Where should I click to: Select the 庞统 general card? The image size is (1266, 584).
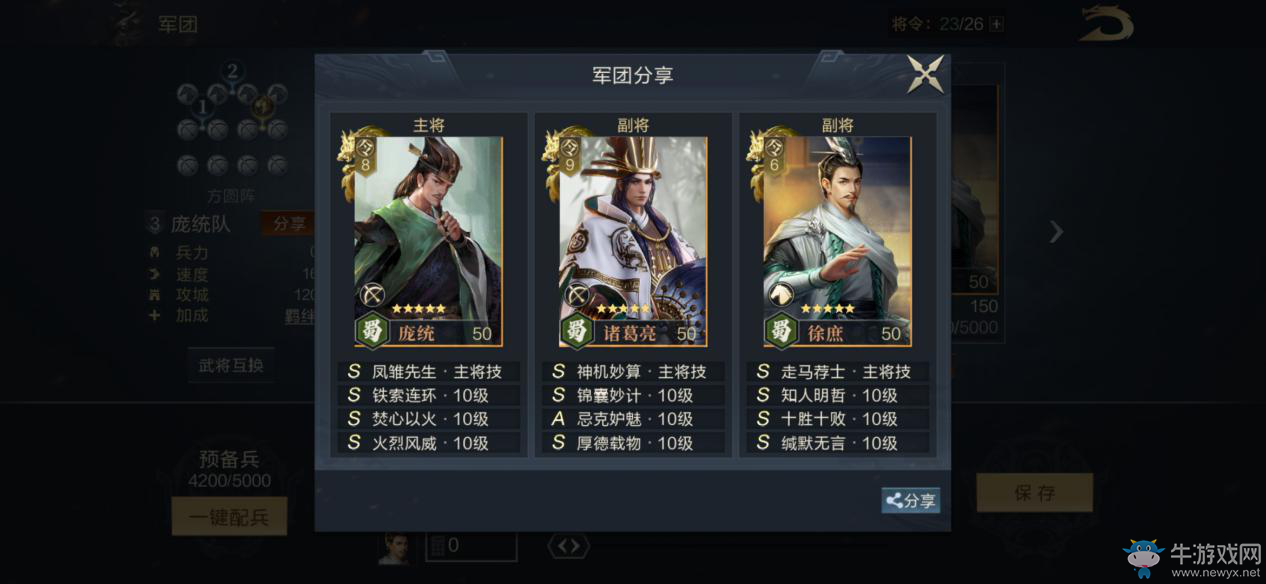(x=428, y=242)
